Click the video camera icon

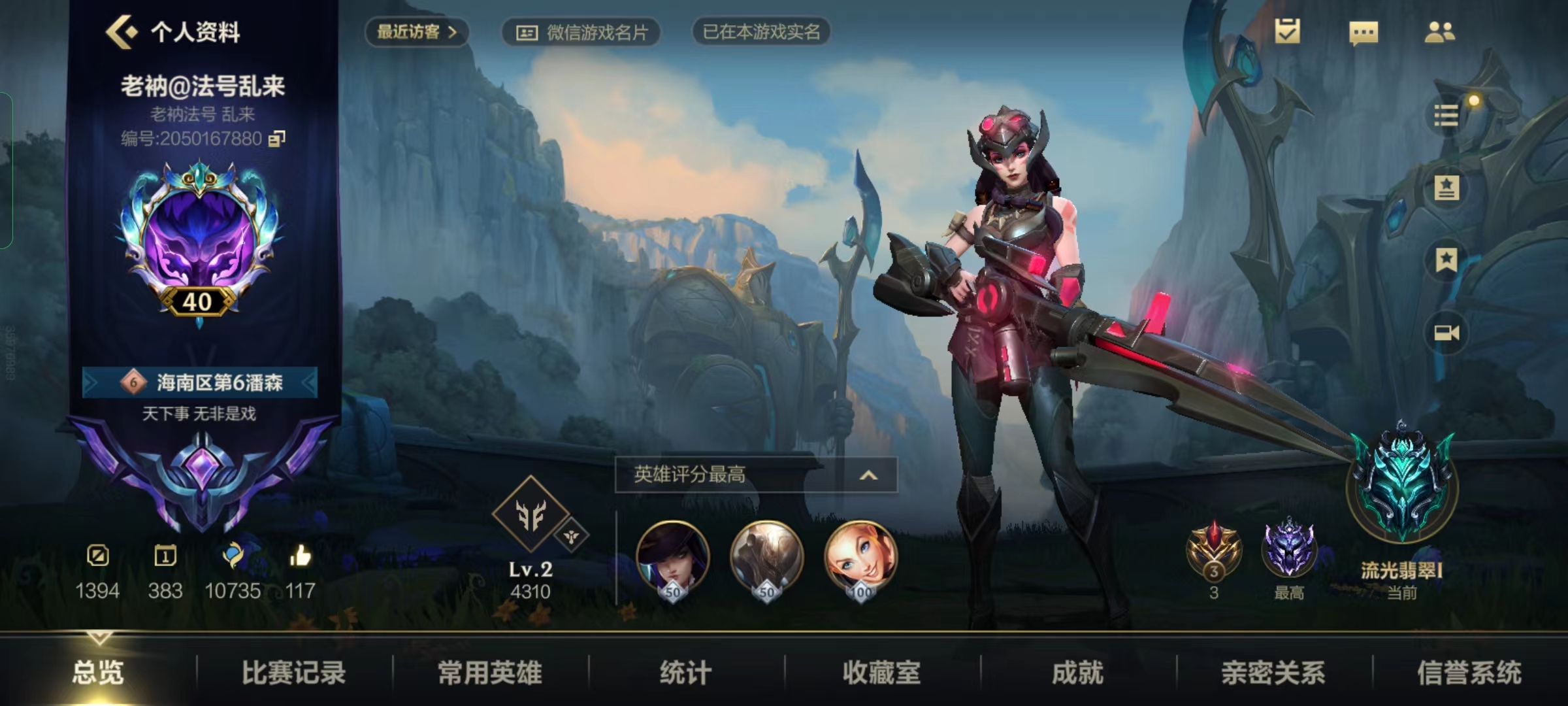pos(1446,333)
